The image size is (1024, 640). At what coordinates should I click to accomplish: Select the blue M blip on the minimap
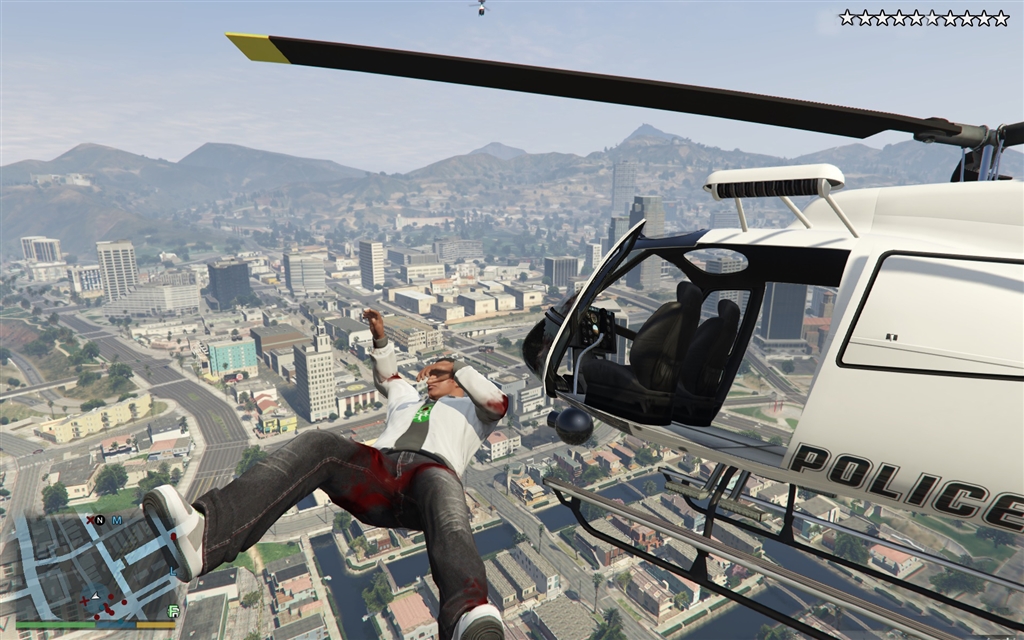[x=117, y=520]
